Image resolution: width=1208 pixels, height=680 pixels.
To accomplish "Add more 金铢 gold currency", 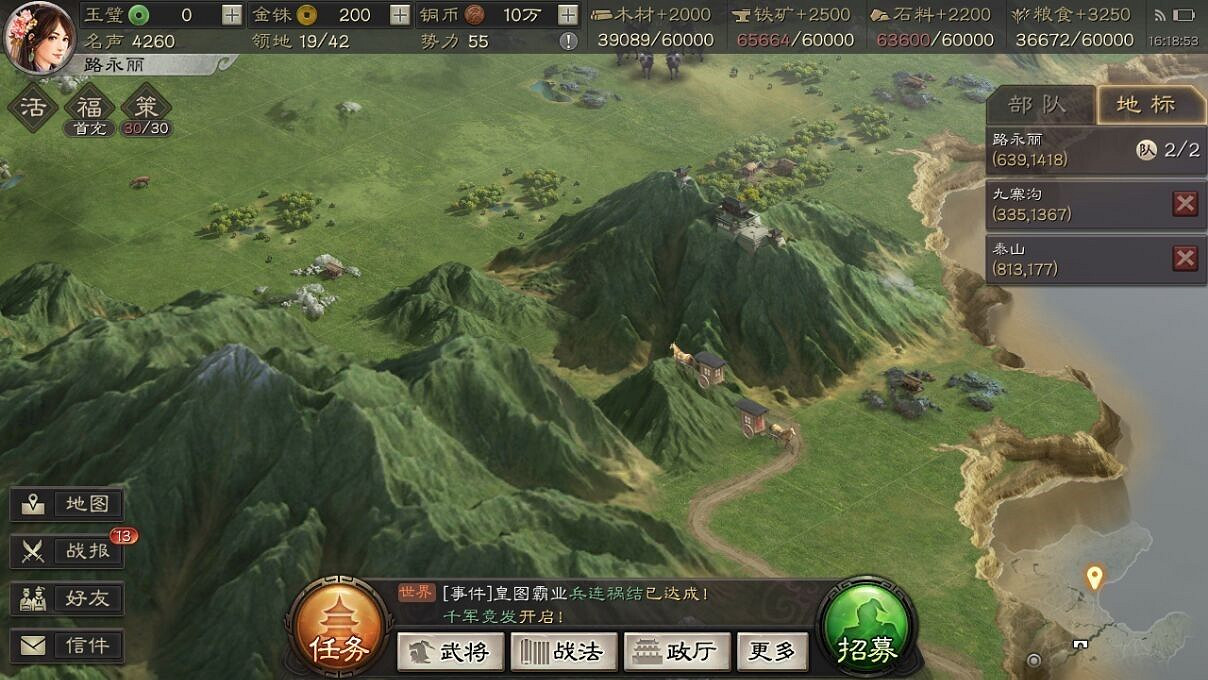I will point(399,15).
